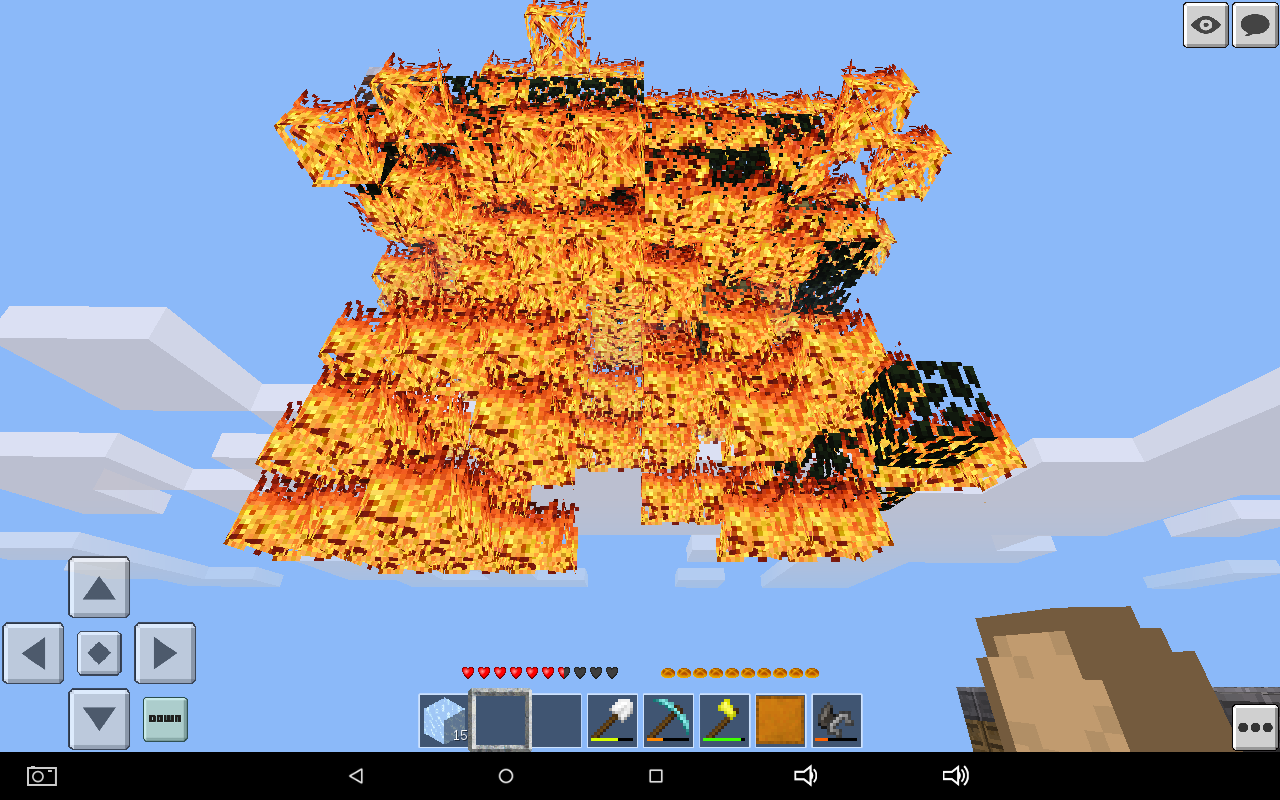Move forward with the up arrow pad
The width and height of the screenshot is (1280, 800).
[x=98, y=588]
